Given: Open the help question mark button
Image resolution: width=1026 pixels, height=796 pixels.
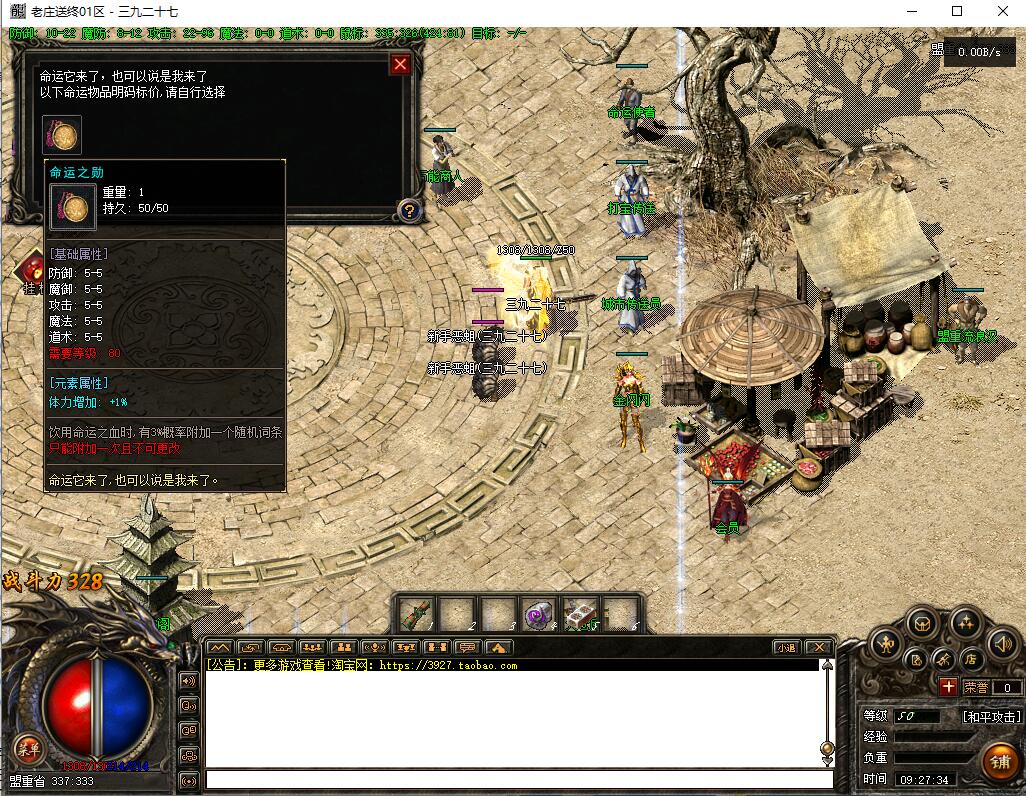Looking at the screenshot, I should (x=408, y=211).
